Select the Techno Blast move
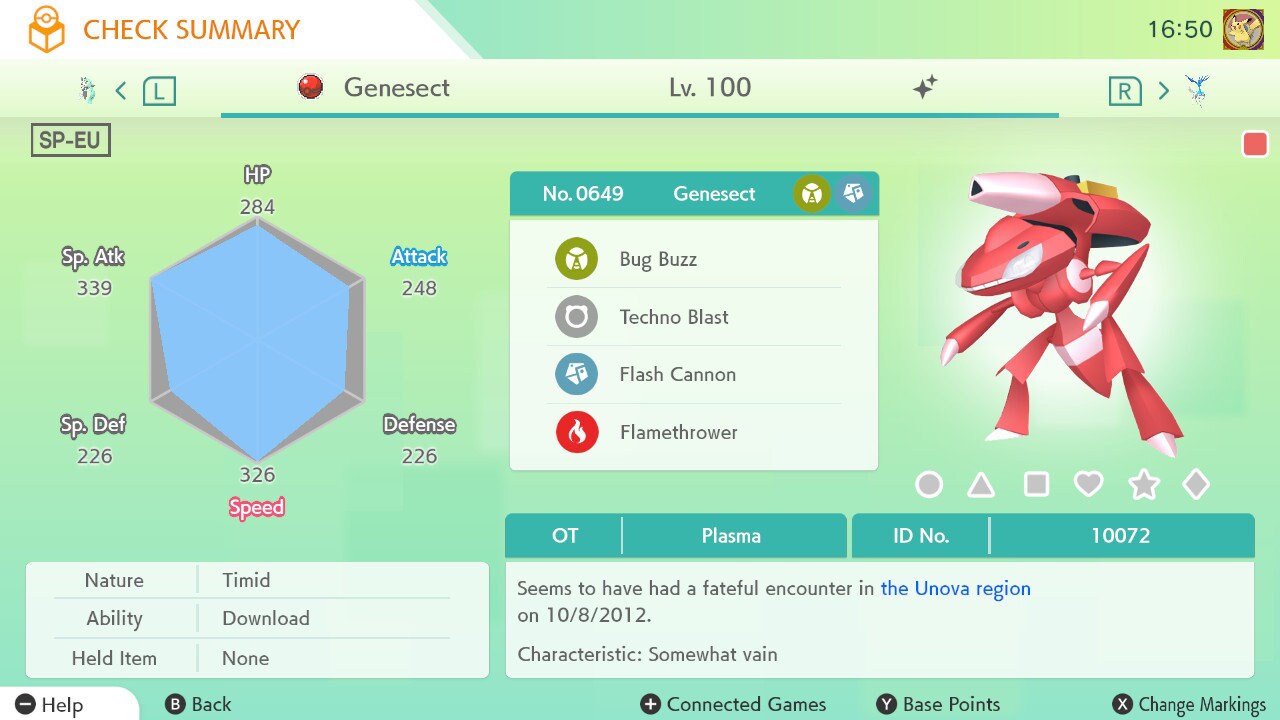Viewport: 1280px width, 720px height. [x=673, y=317]
